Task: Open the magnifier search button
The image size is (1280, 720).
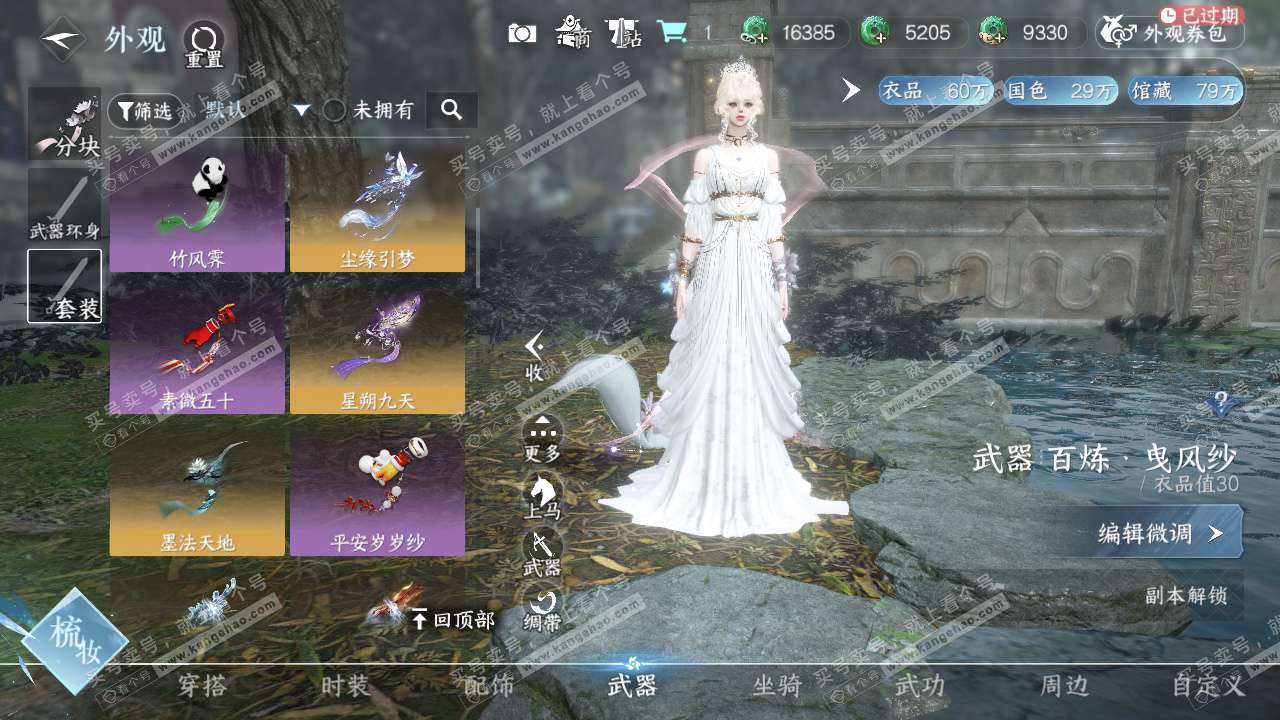Action: (451, 110)
